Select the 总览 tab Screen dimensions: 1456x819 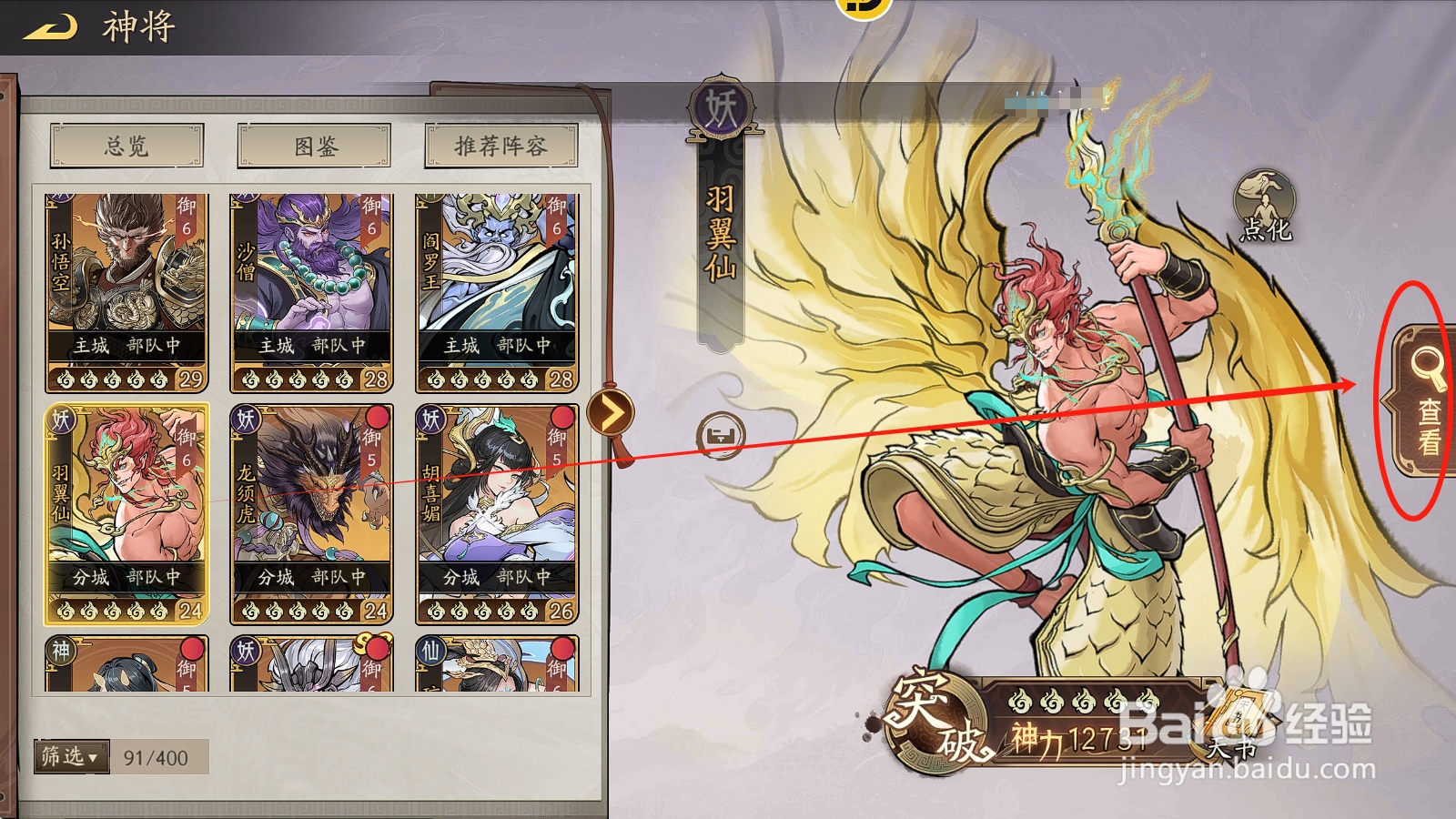(126, 146)
